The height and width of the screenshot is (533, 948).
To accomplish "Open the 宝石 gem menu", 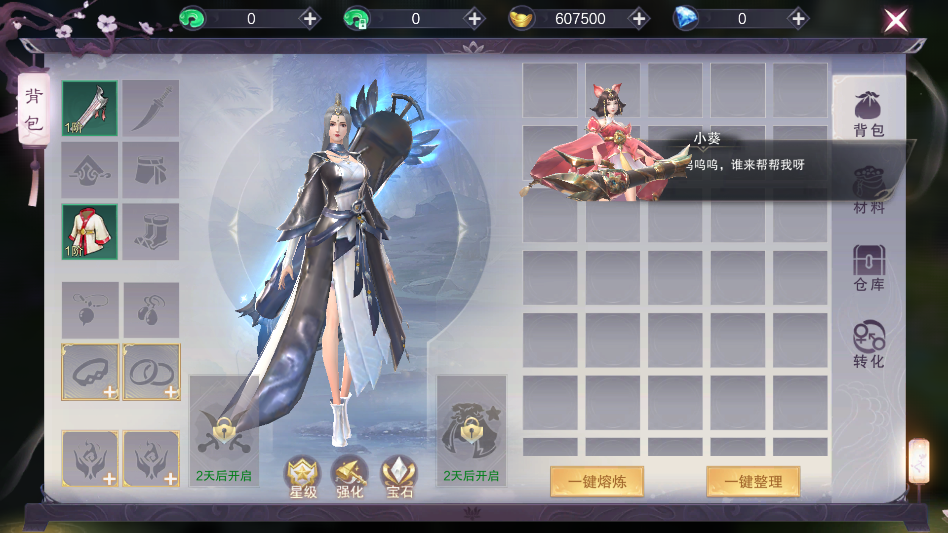I will [x=398, y=477].
